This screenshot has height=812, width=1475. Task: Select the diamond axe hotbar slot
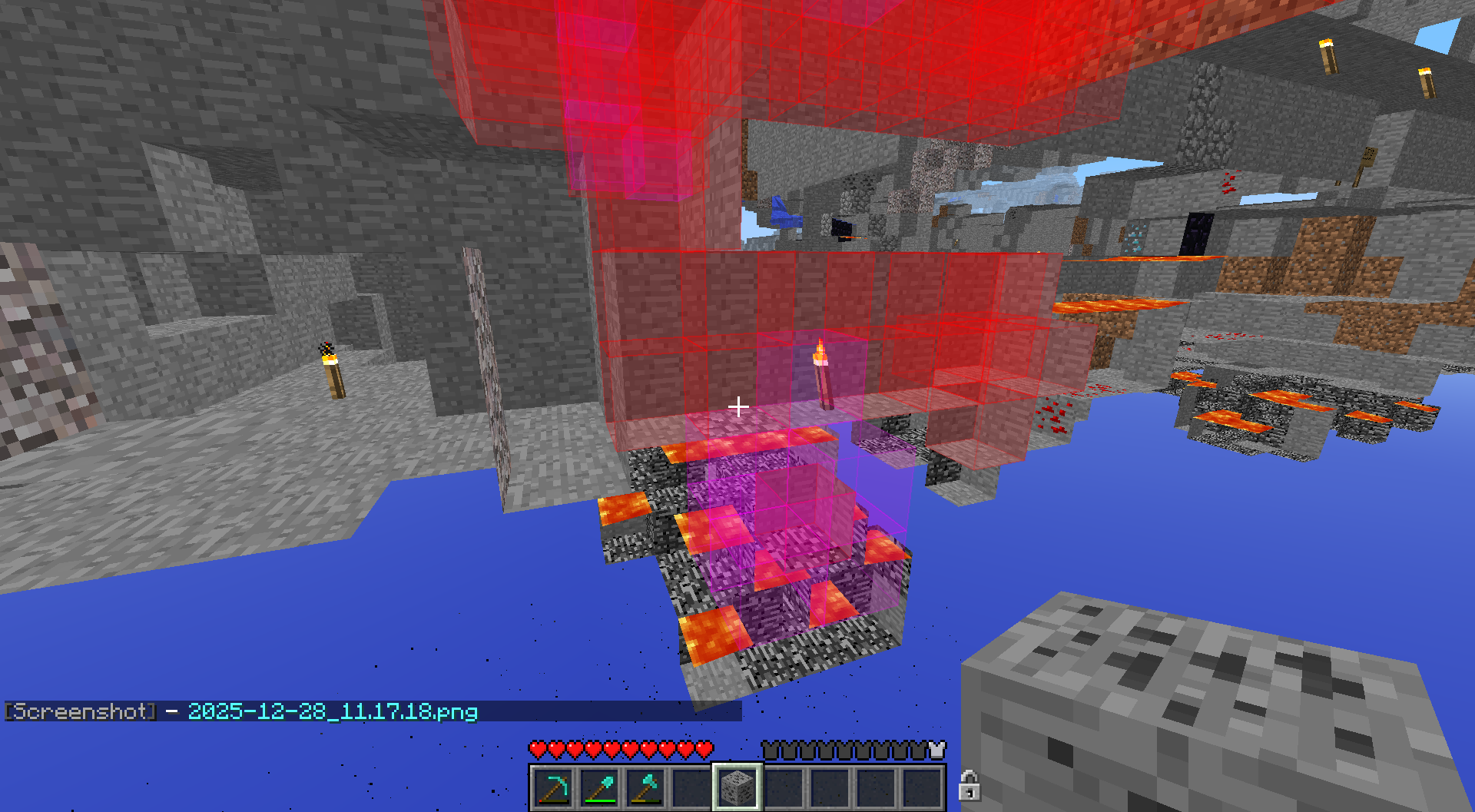(x=645, y=787)
